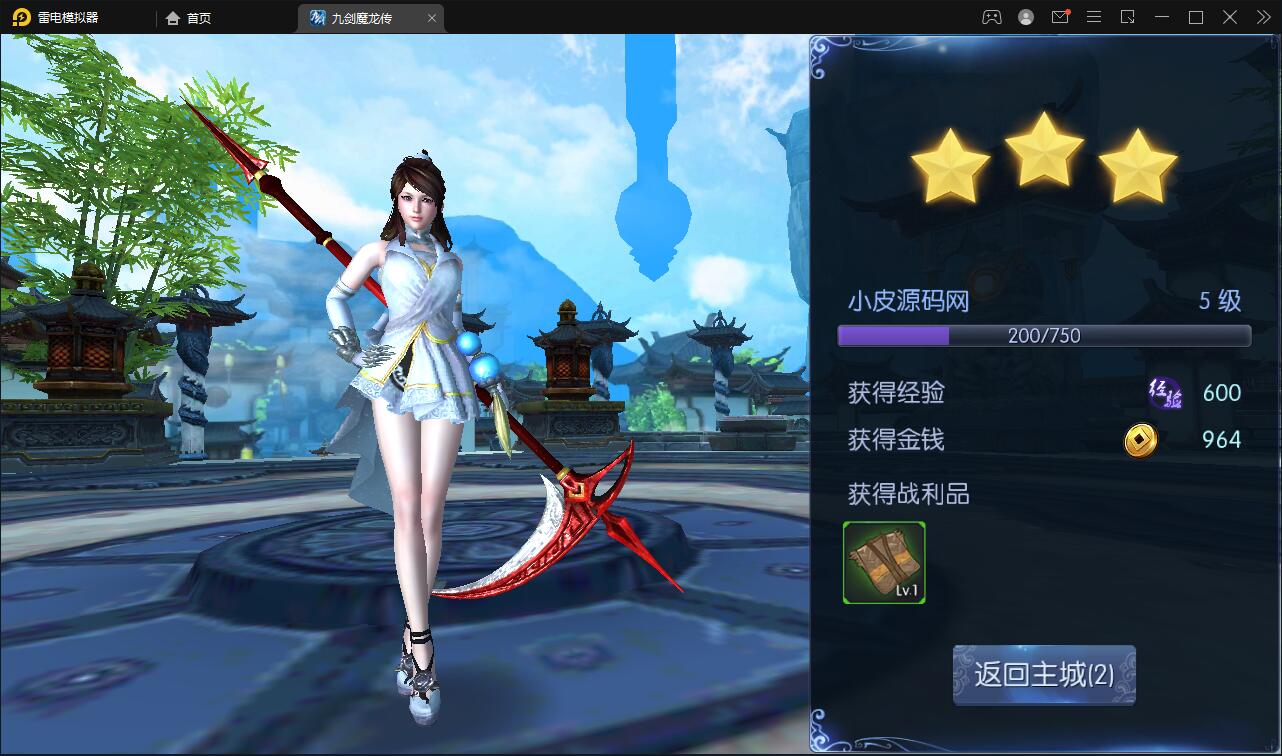Open the emulator hamburger menu
The height and width of the screenshot is (756, 1282).
coord(1094,17)
